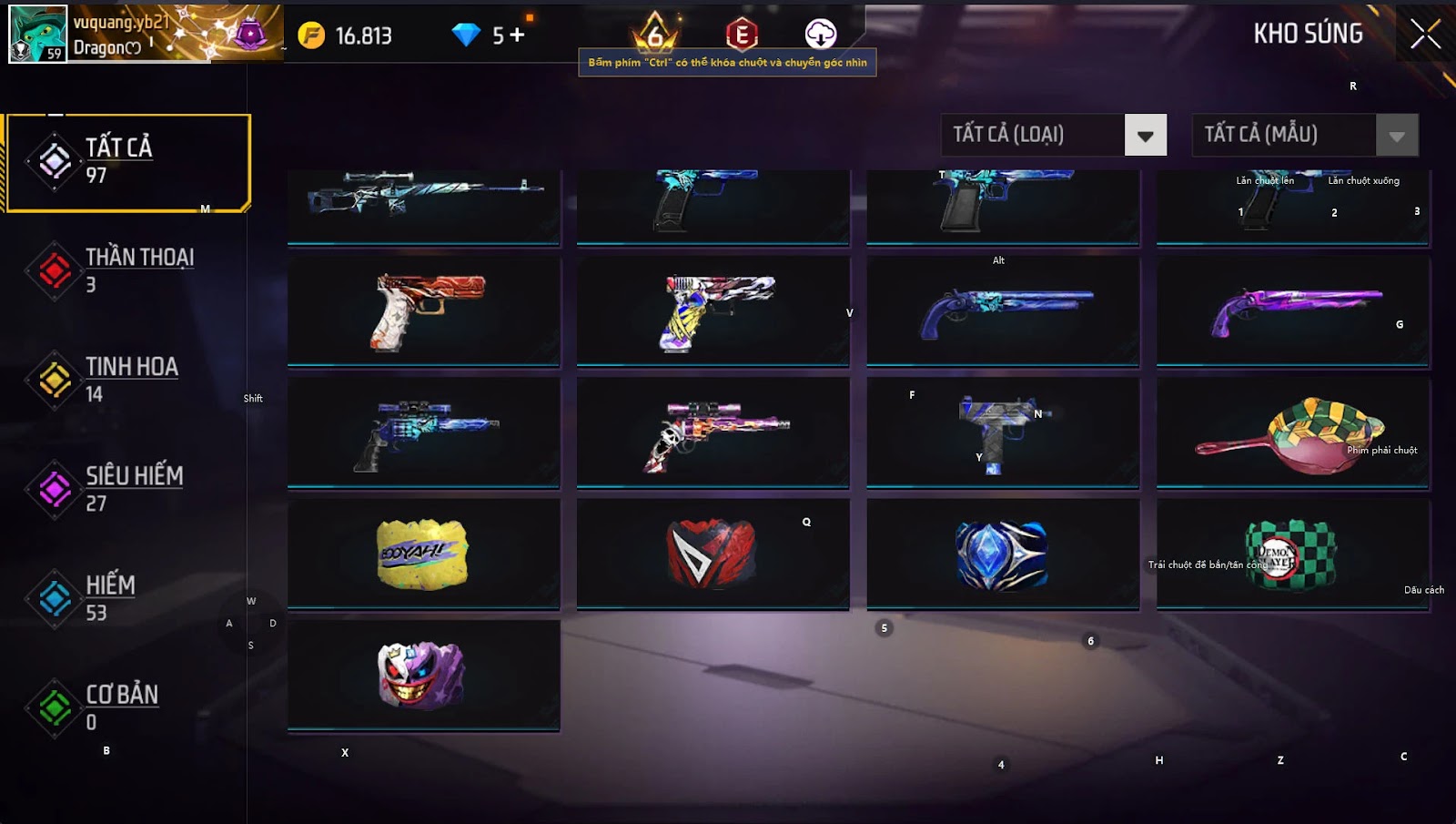
Task: Open the vuquang player profile avatar
Action: pyautogui.click(x=37, y=34)
